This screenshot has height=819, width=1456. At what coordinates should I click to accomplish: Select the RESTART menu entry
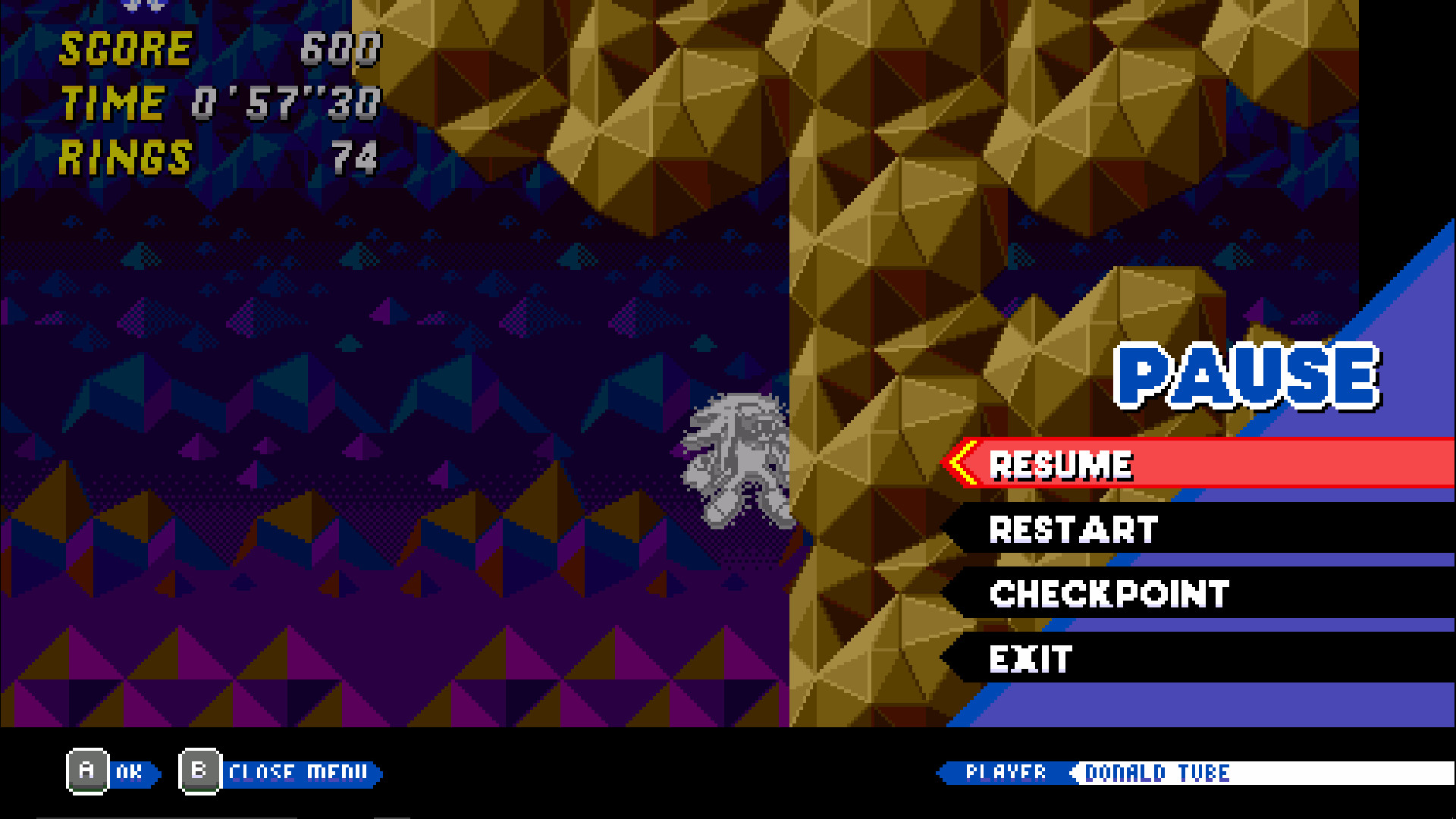[1072, 529]
